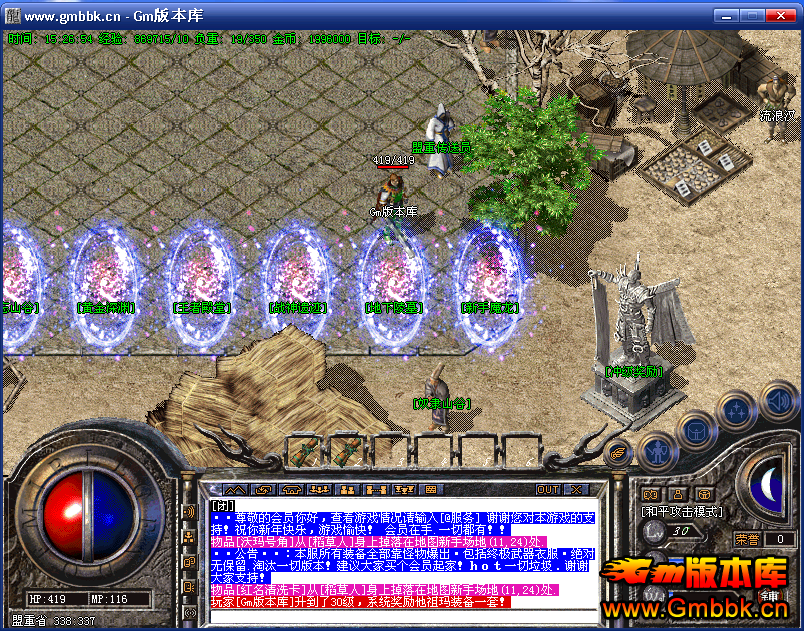This screenshot has width=804, height=631.
Task: Click the small winged emblem button
Action: pos(618,452)
